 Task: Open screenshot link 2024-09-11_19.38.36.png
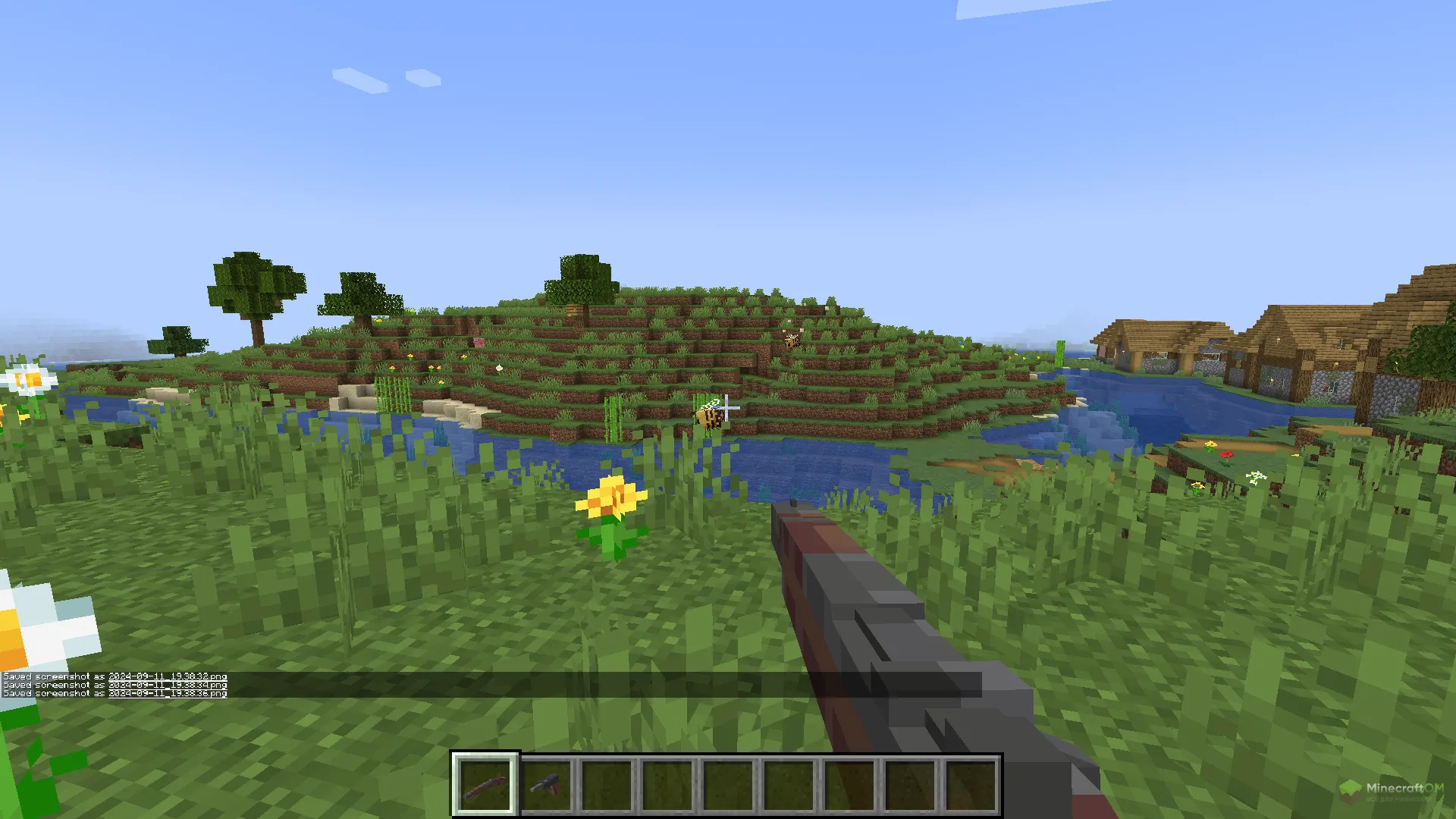click(168, 693)
